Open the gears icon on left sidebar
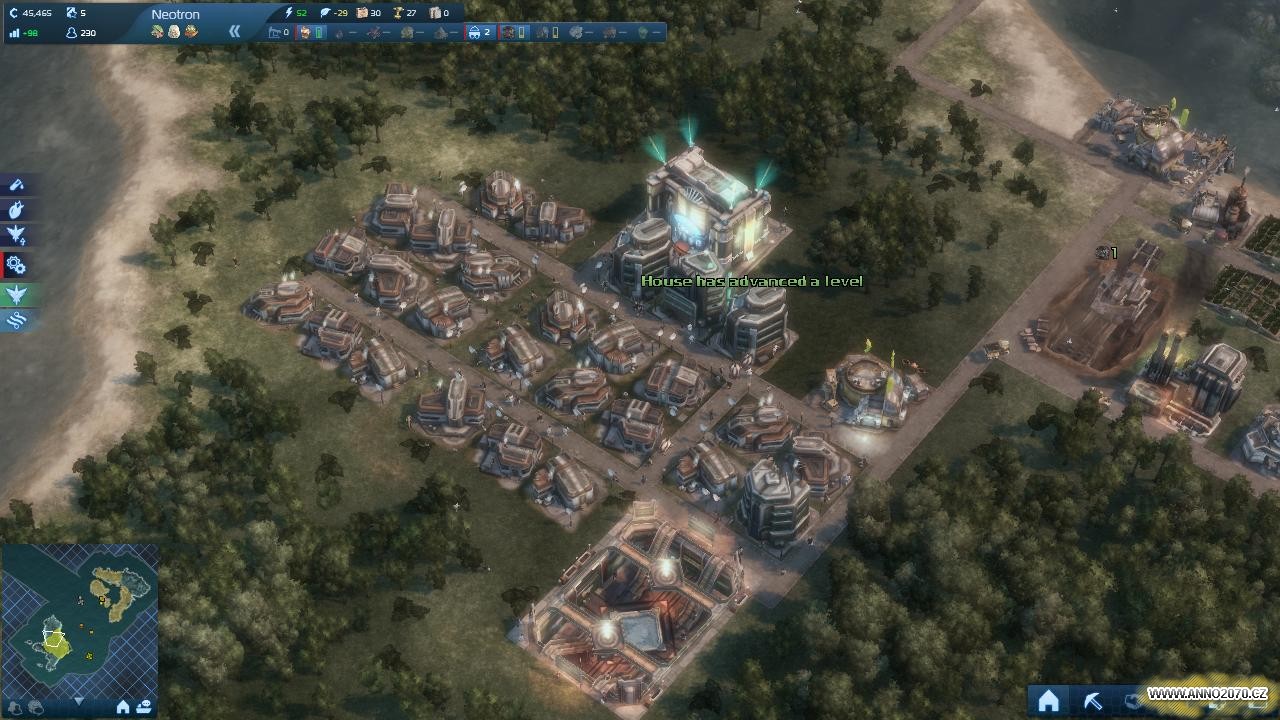 pos(17,265)
